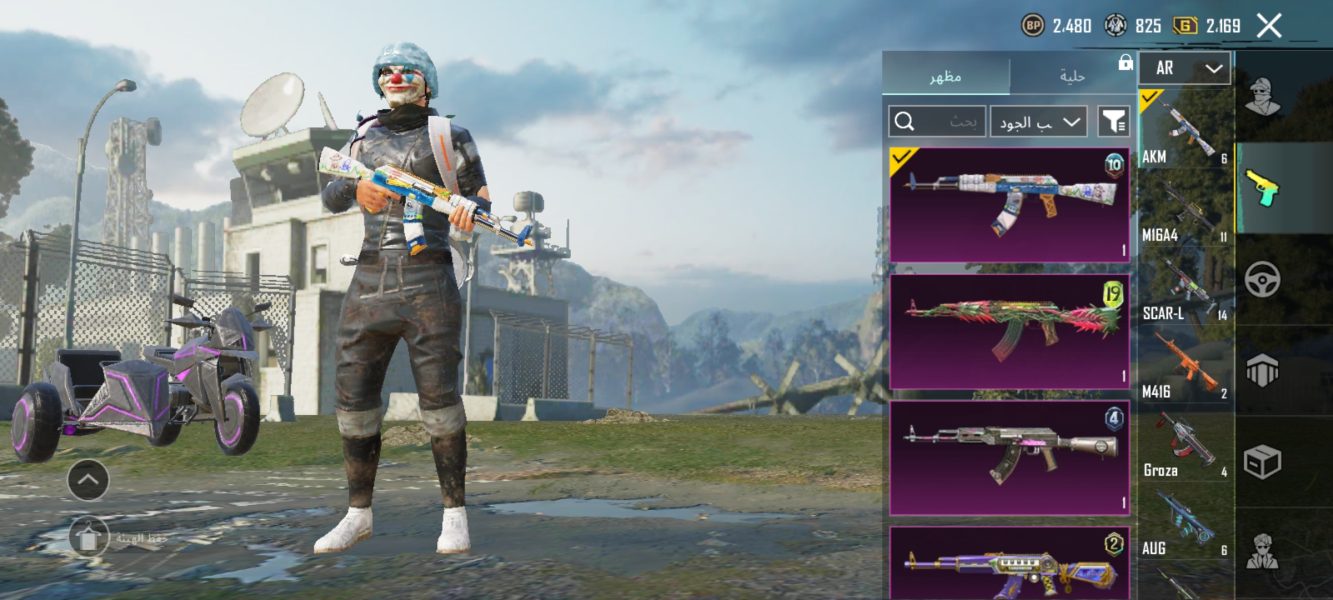Screen dimensions: 1333x600
Task: Choose the M416 weapon entry
Action: 1185,366
